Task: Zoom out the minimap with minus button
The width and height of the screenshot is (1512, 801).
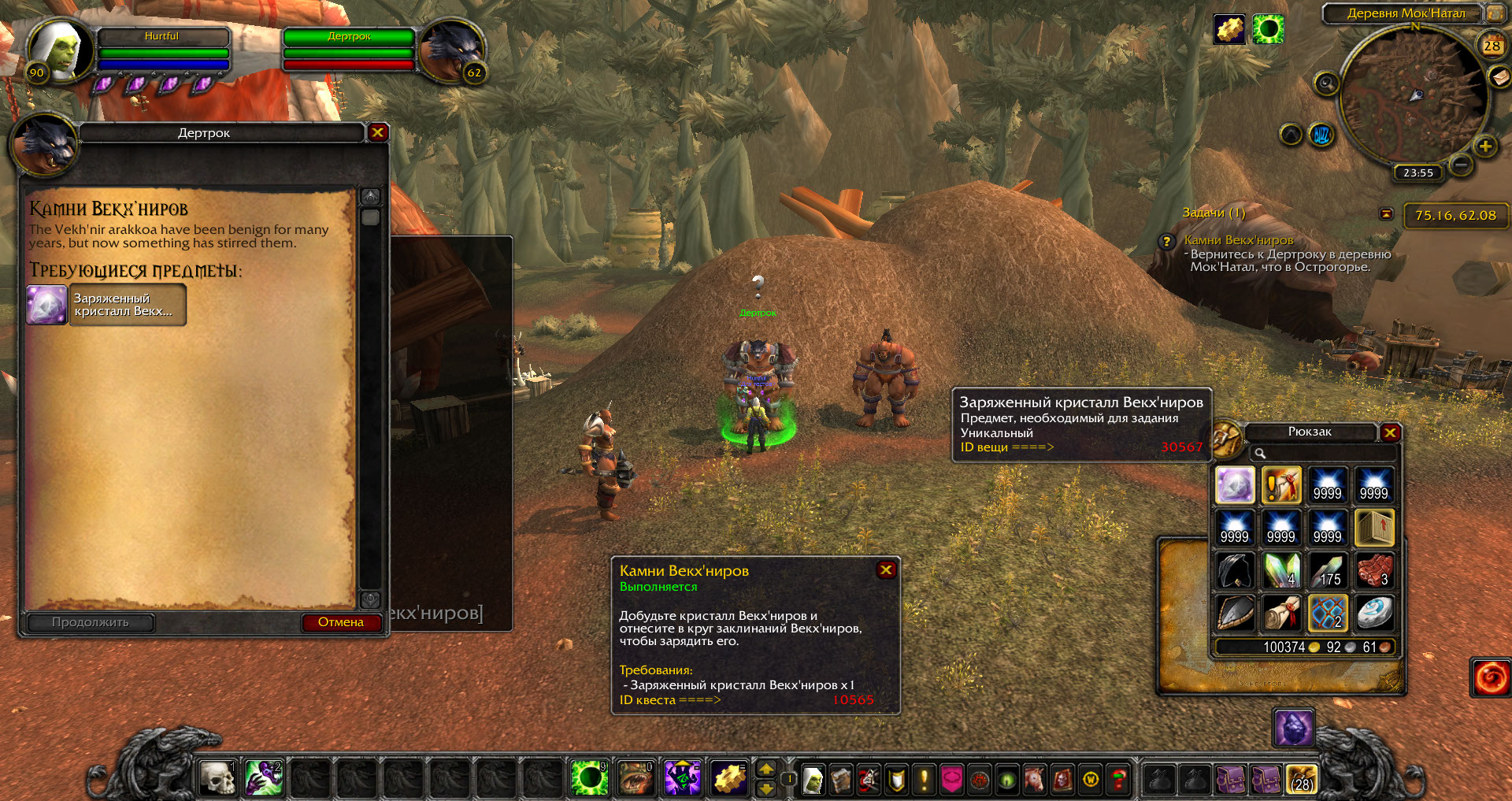Action: (x=1461, y=165)
